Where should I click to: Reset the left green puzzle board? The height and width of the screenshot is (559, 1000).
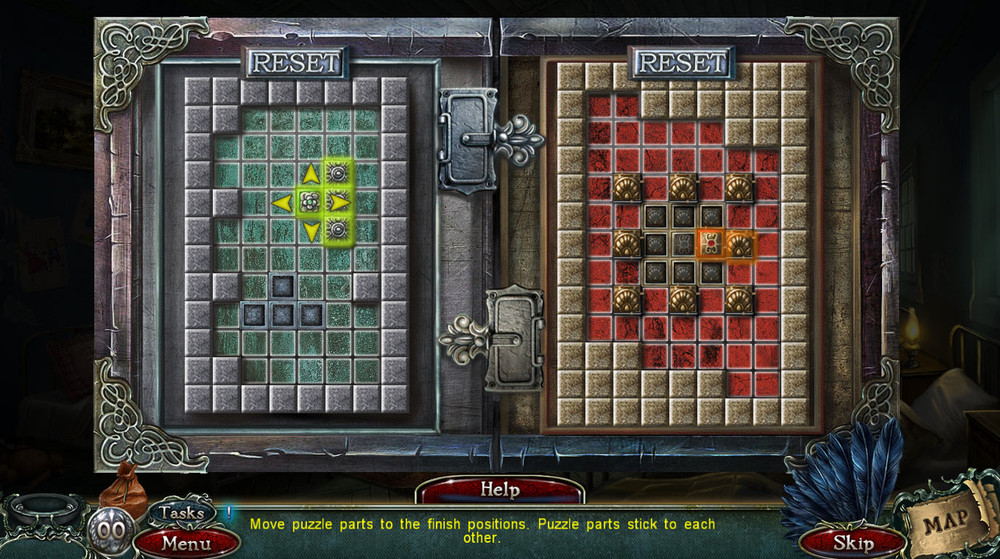(x=296, y=62)
